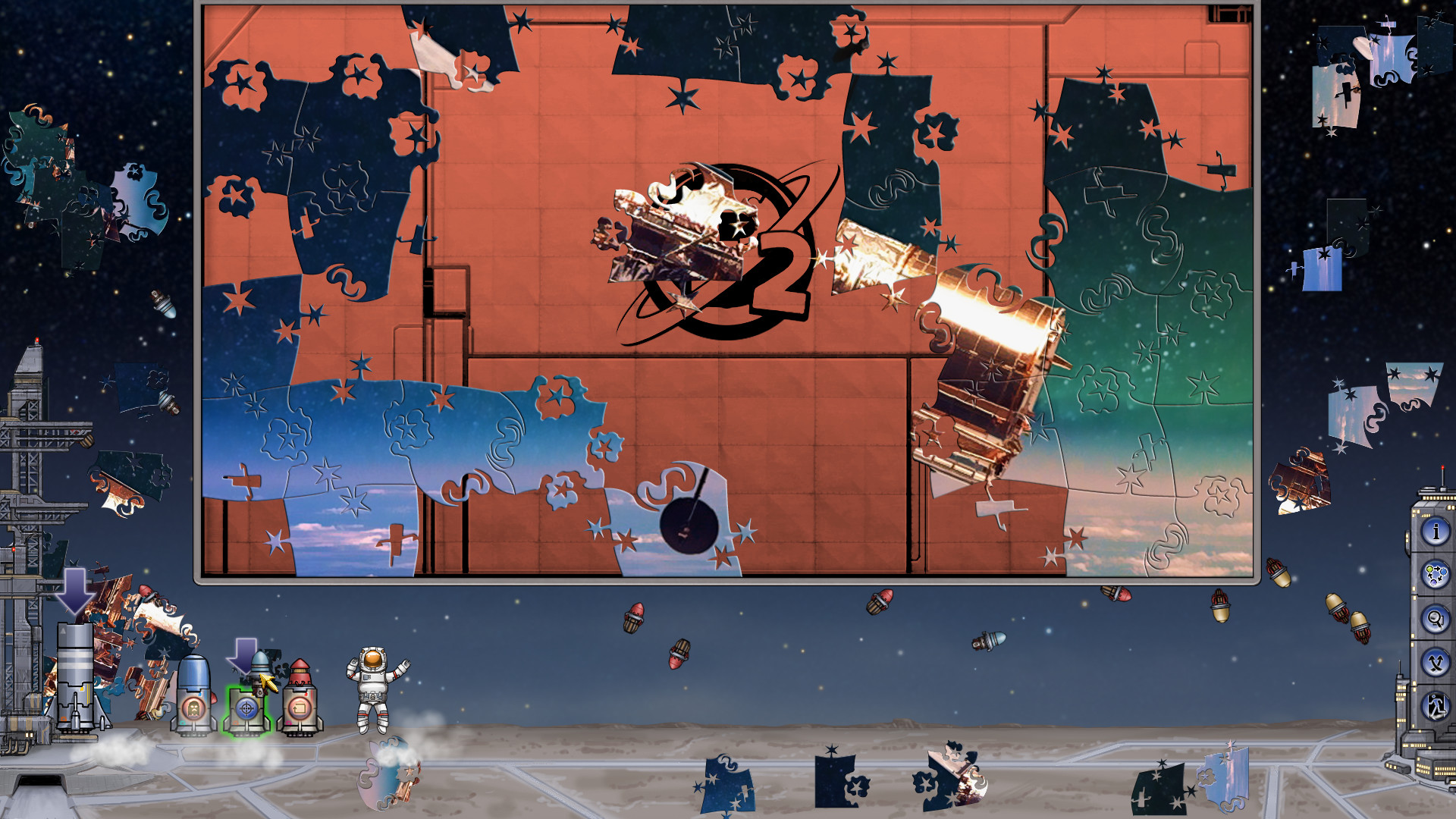Select the small piece at the bottom right corner

(x=1225, y=773)
